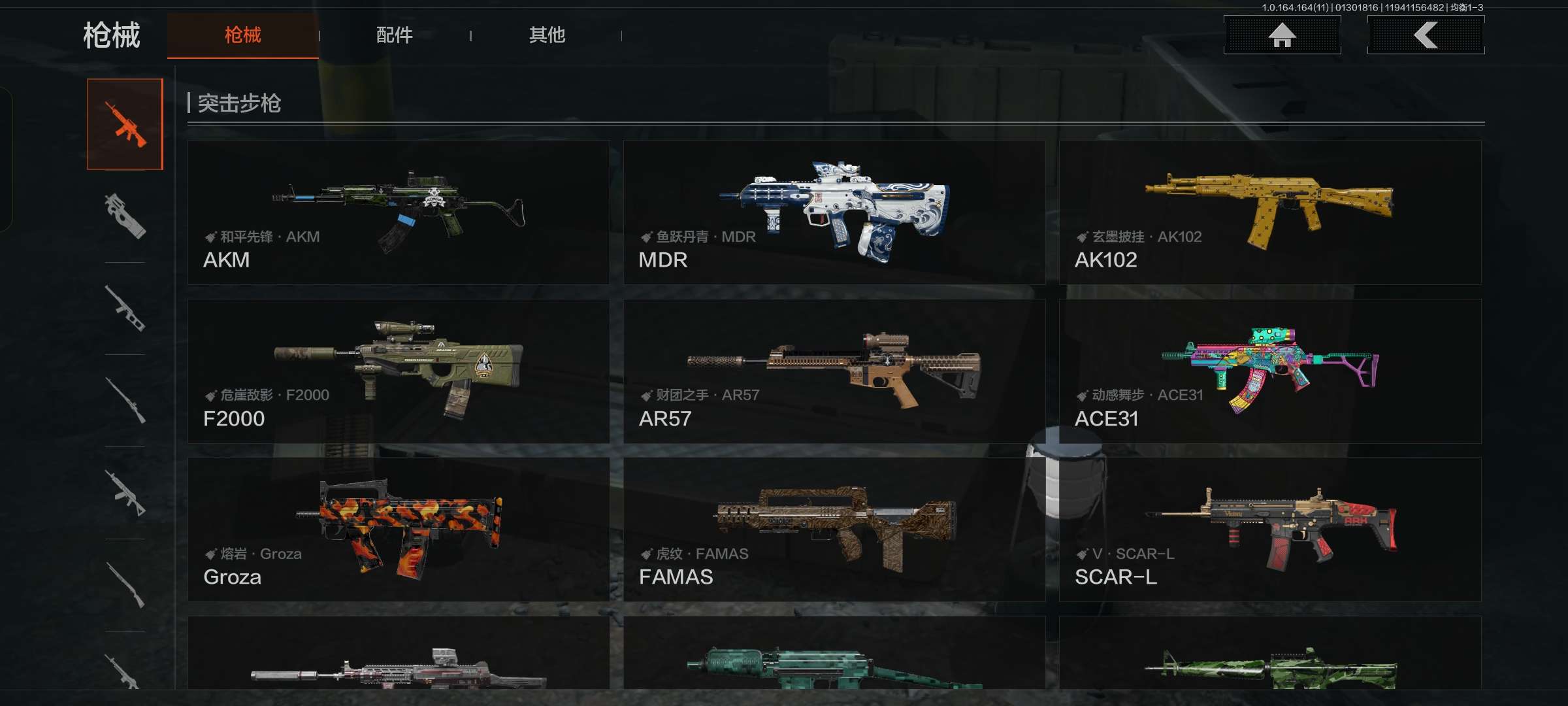Pick the tiger-stripe FAMAS tile
Image resolution: width=1568 pixels, height=706 pixels.
click(834, 529)
